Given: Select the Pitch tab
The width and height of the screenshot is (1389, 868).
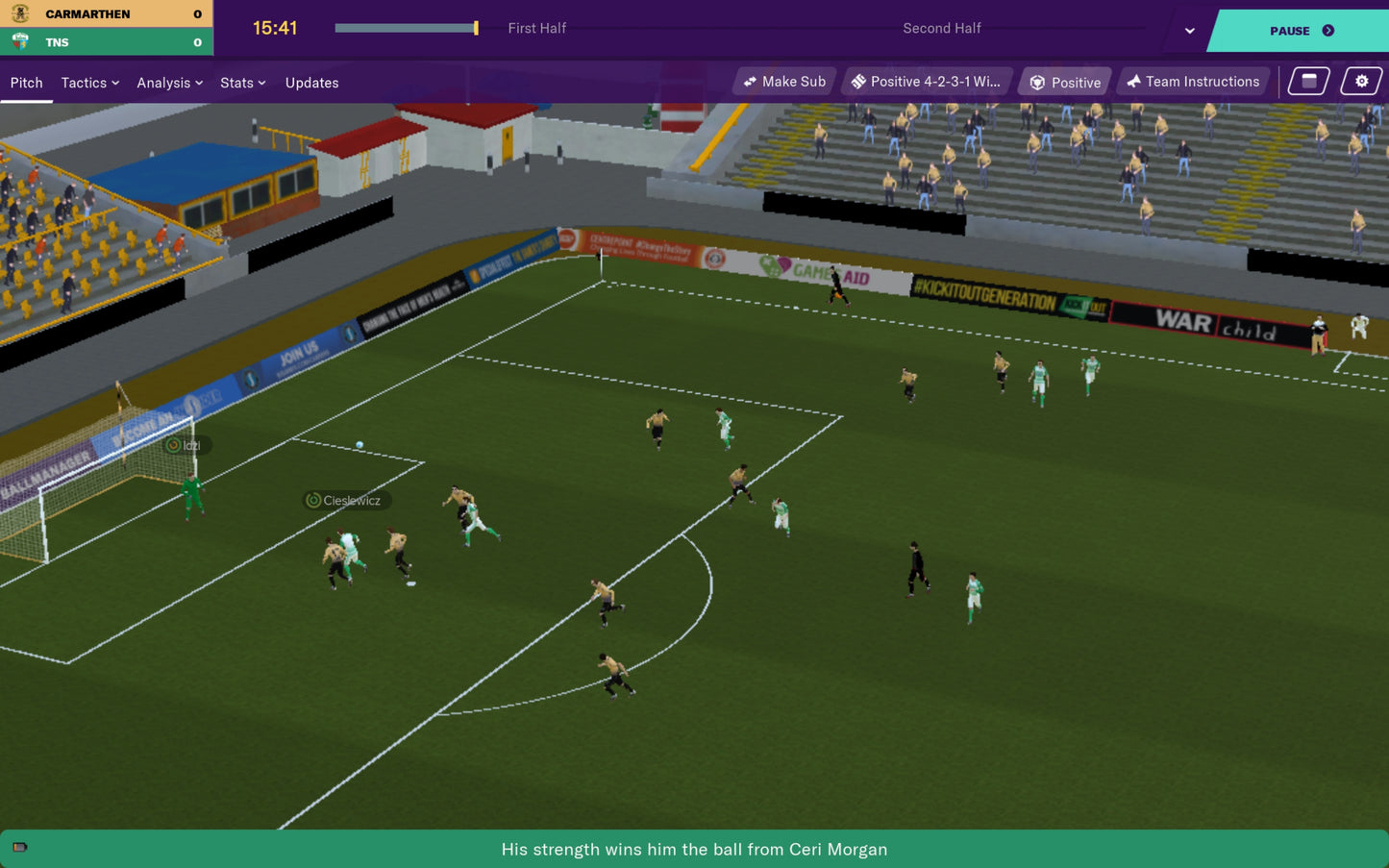Looking at the screenshot, I should (x=26, y=83).
